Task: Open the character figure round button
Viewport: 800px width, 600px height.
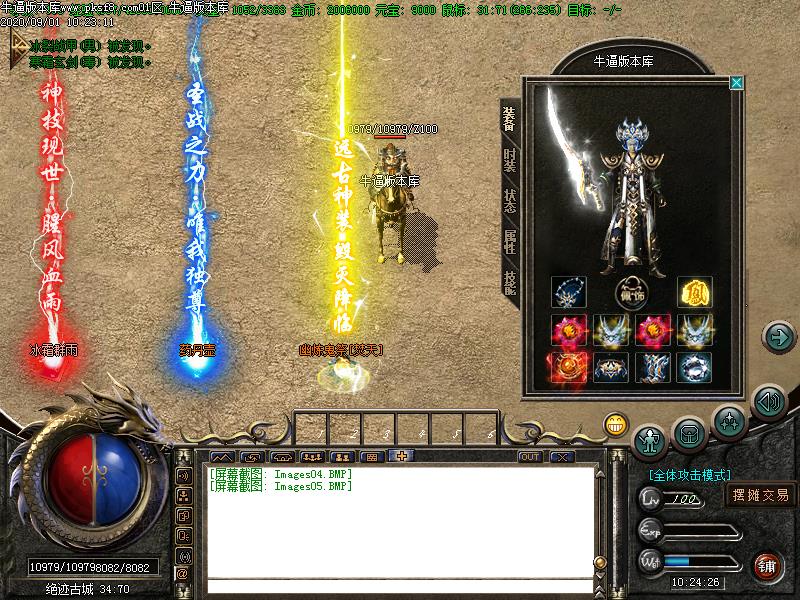Action: pyautogui.click(x=652, y=438)
